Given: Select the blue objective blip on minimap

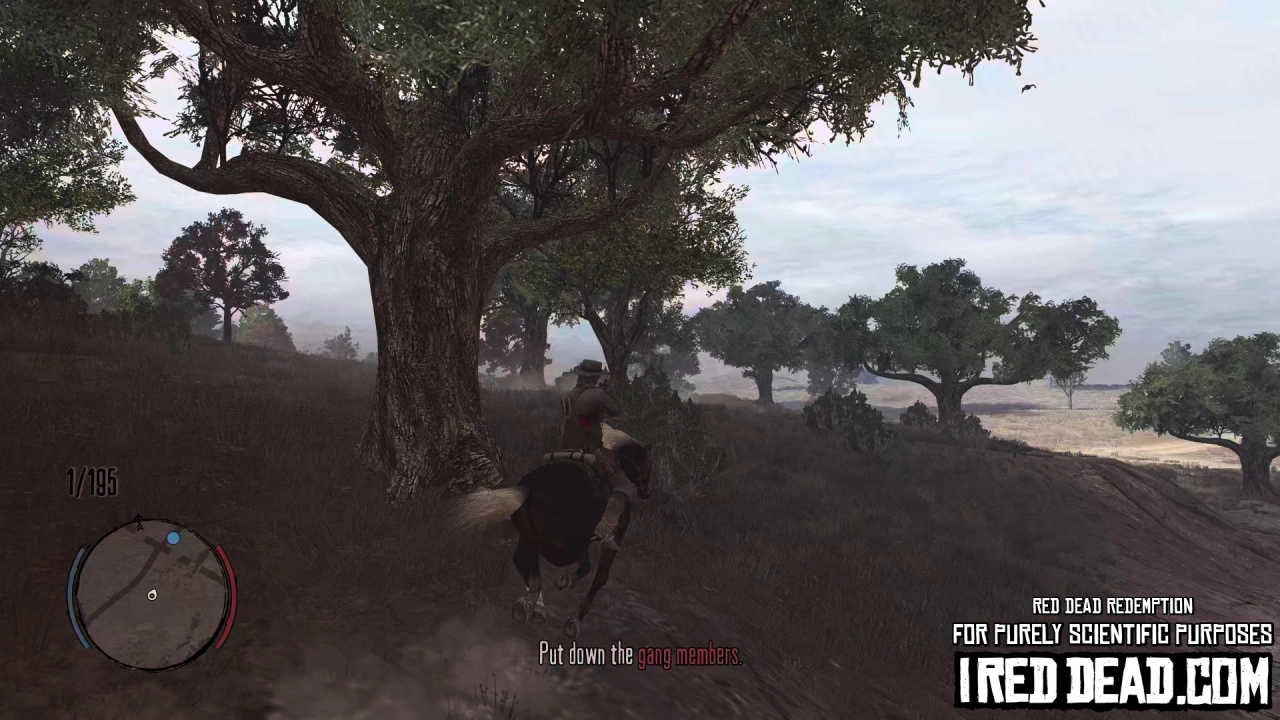Looking at the screenshot, I should [173, 538].
